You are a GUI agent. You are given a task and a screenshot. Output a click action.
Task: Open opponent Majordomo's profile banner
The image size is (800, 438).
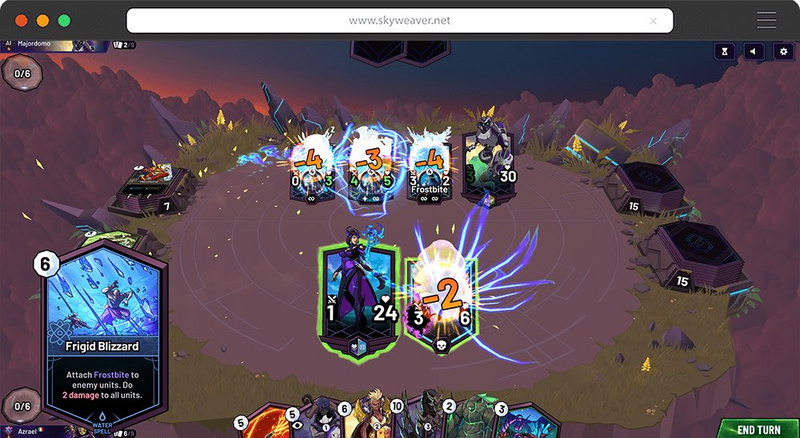(60, 44)
